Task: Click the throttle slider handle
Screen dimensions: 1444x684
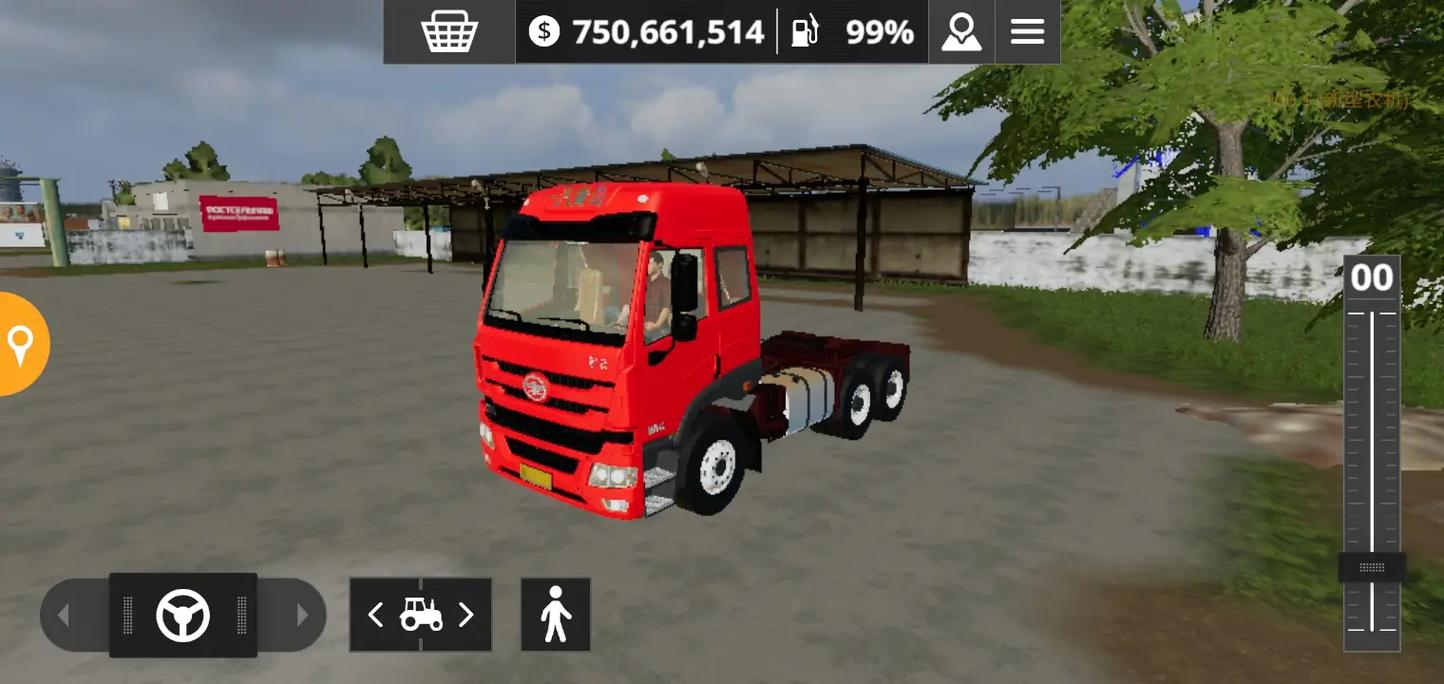Action: click(x=1372, y=567)
